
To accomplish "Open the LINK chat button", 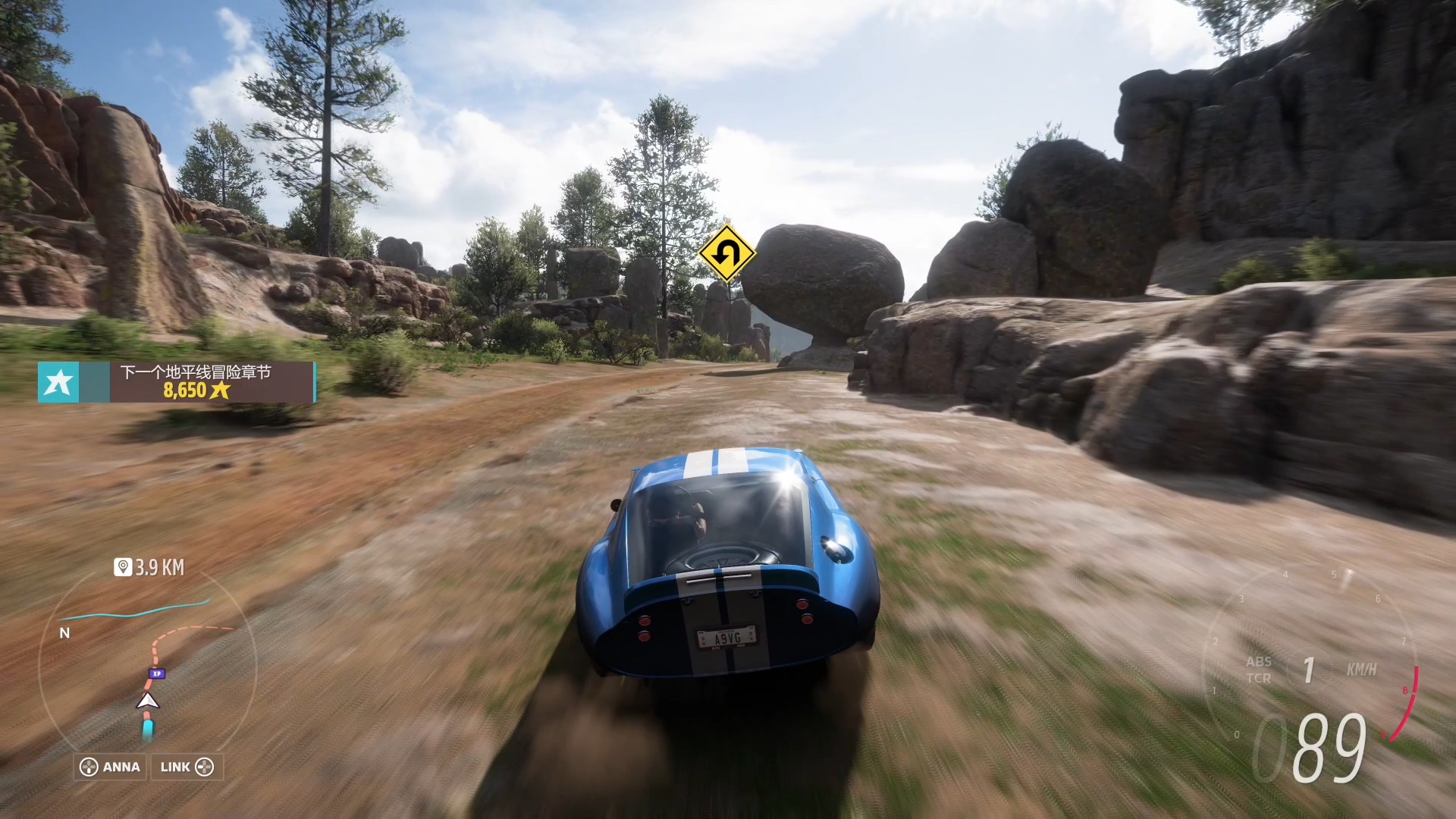I will click(x=187, y=767).
